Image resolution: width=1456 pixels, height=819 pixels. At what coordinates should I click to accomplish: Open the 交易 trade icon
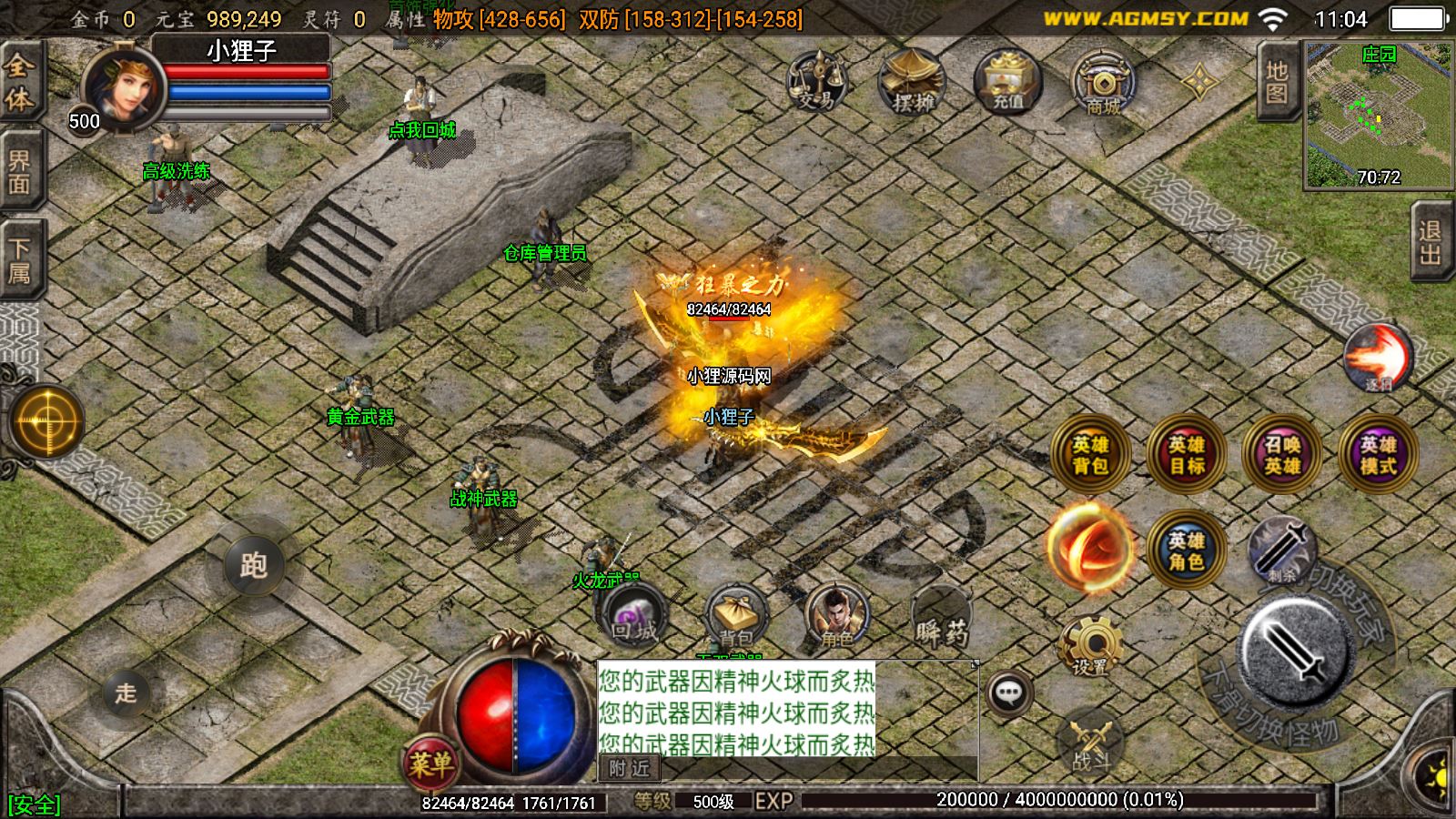816,81
